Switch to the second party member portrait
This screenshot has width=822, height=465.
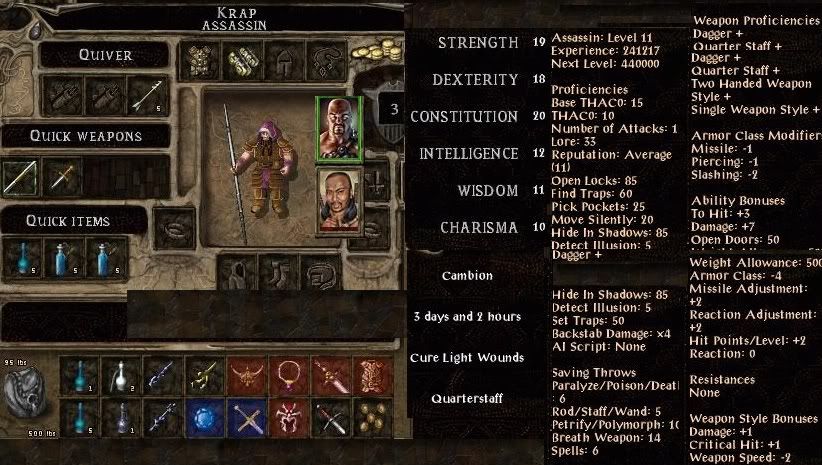tap(338, 197)
